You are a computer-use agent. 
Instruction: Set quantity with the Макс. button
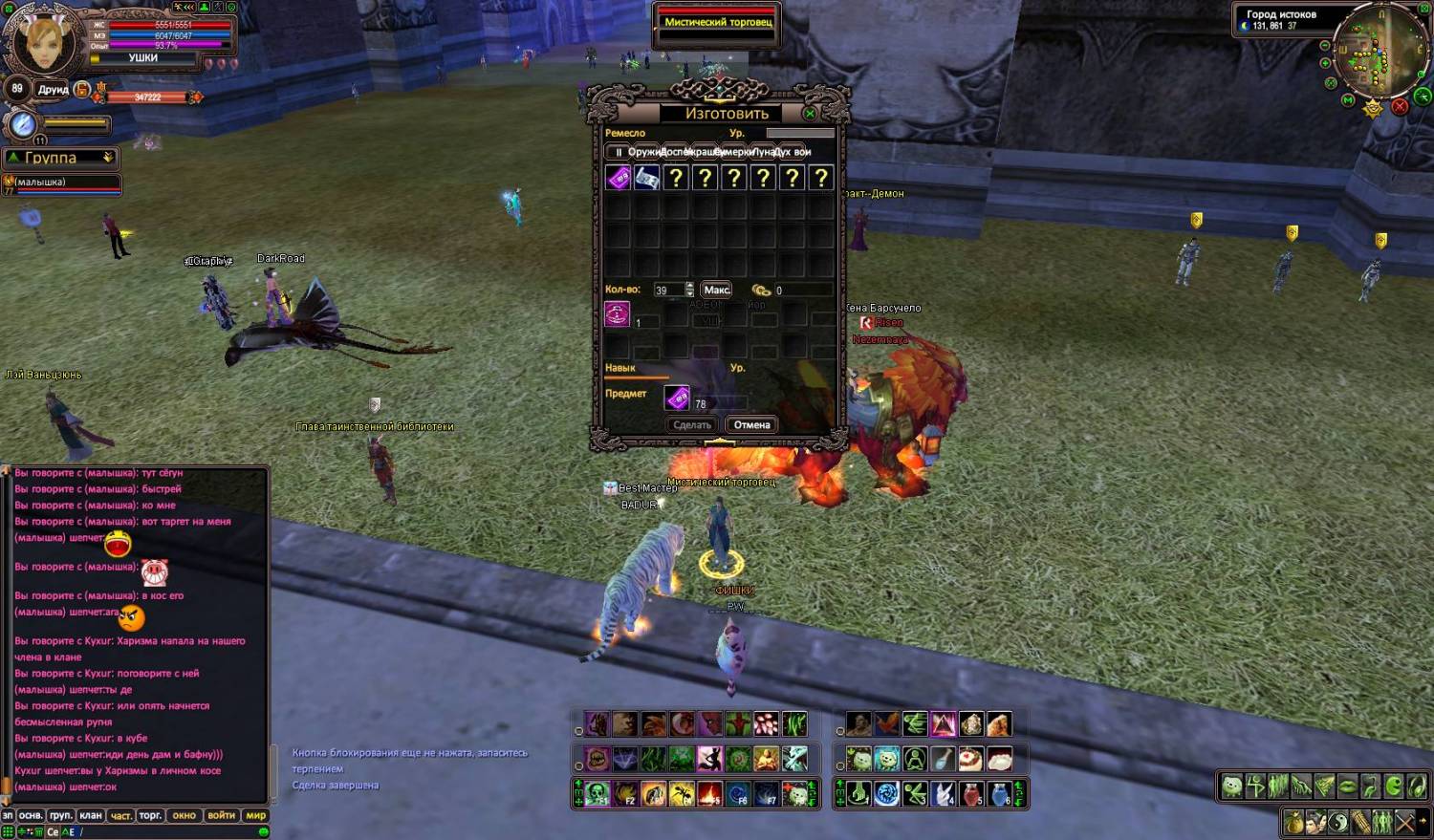[x=716, y=290]
